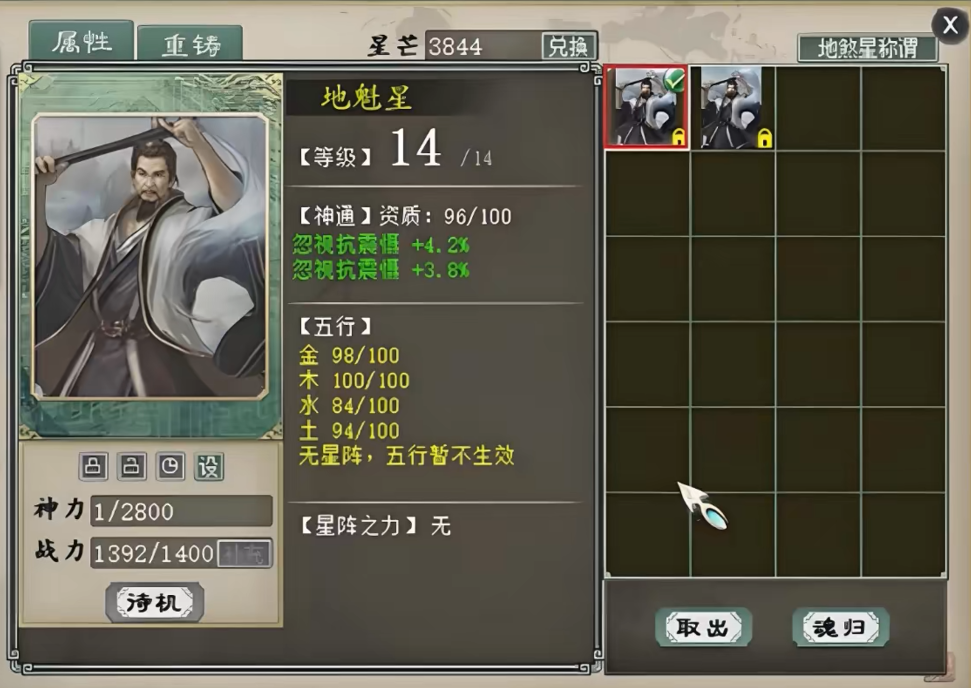Click the clock icon below the portrait
971x688 pixels.
pyautogui.click(x=170, y=467)
